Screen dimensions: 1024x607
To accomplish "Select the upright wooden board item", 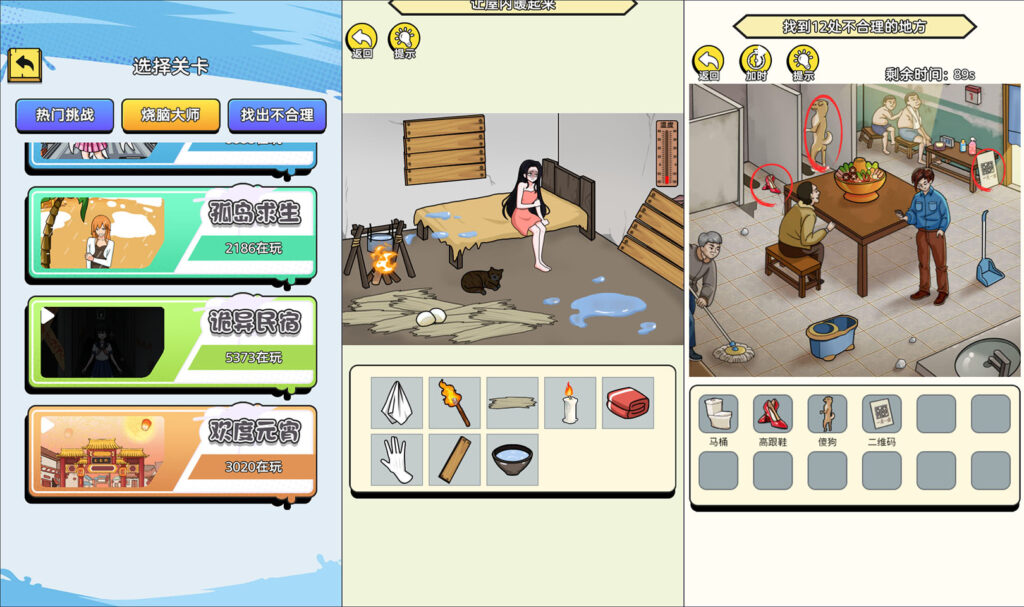I will coord(455,459).
